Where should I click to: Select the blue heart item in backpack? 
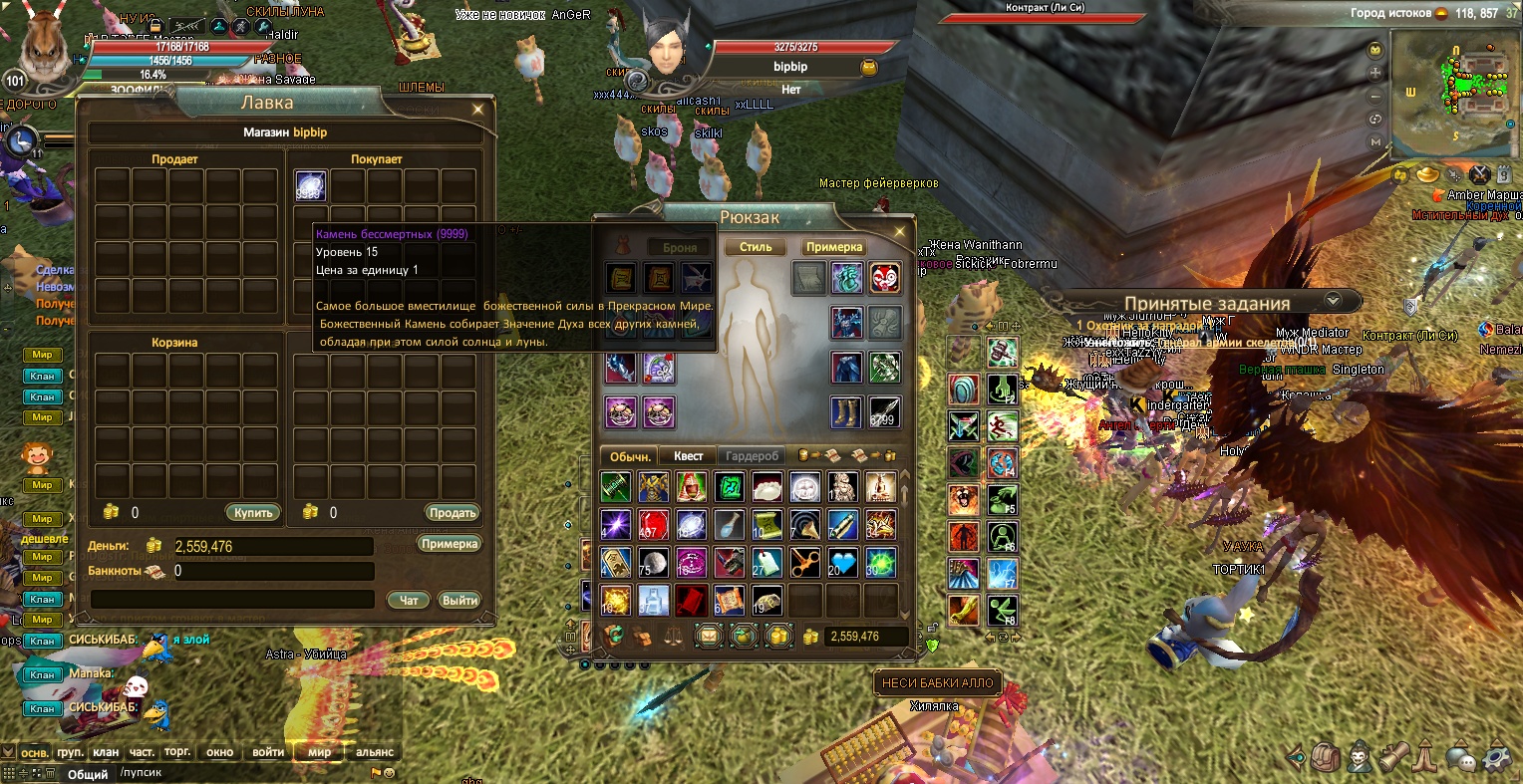point(843,563)
